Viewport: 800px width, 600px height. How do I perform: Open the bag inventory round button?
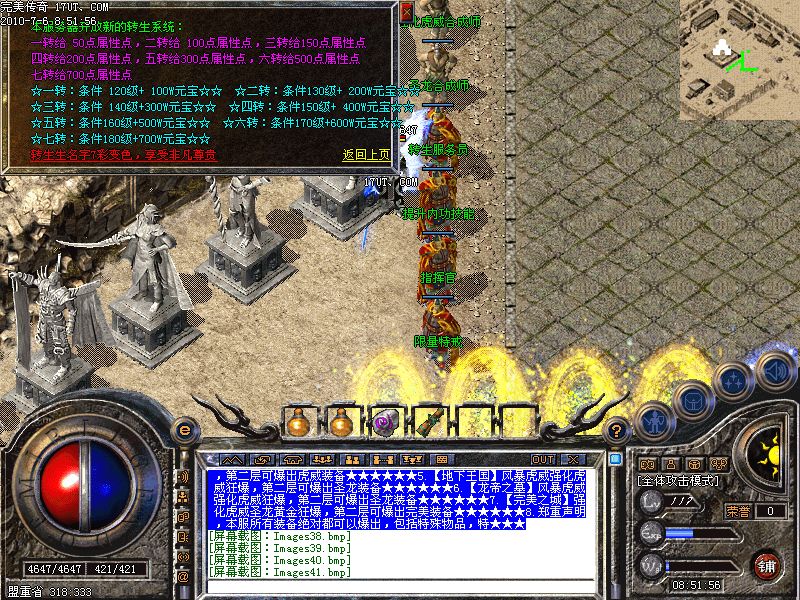[x=693, y=400]
